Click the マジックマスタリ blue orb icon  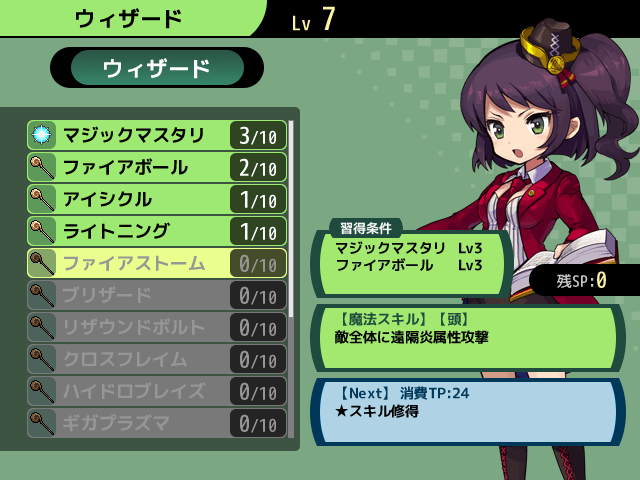pos(41,135)
